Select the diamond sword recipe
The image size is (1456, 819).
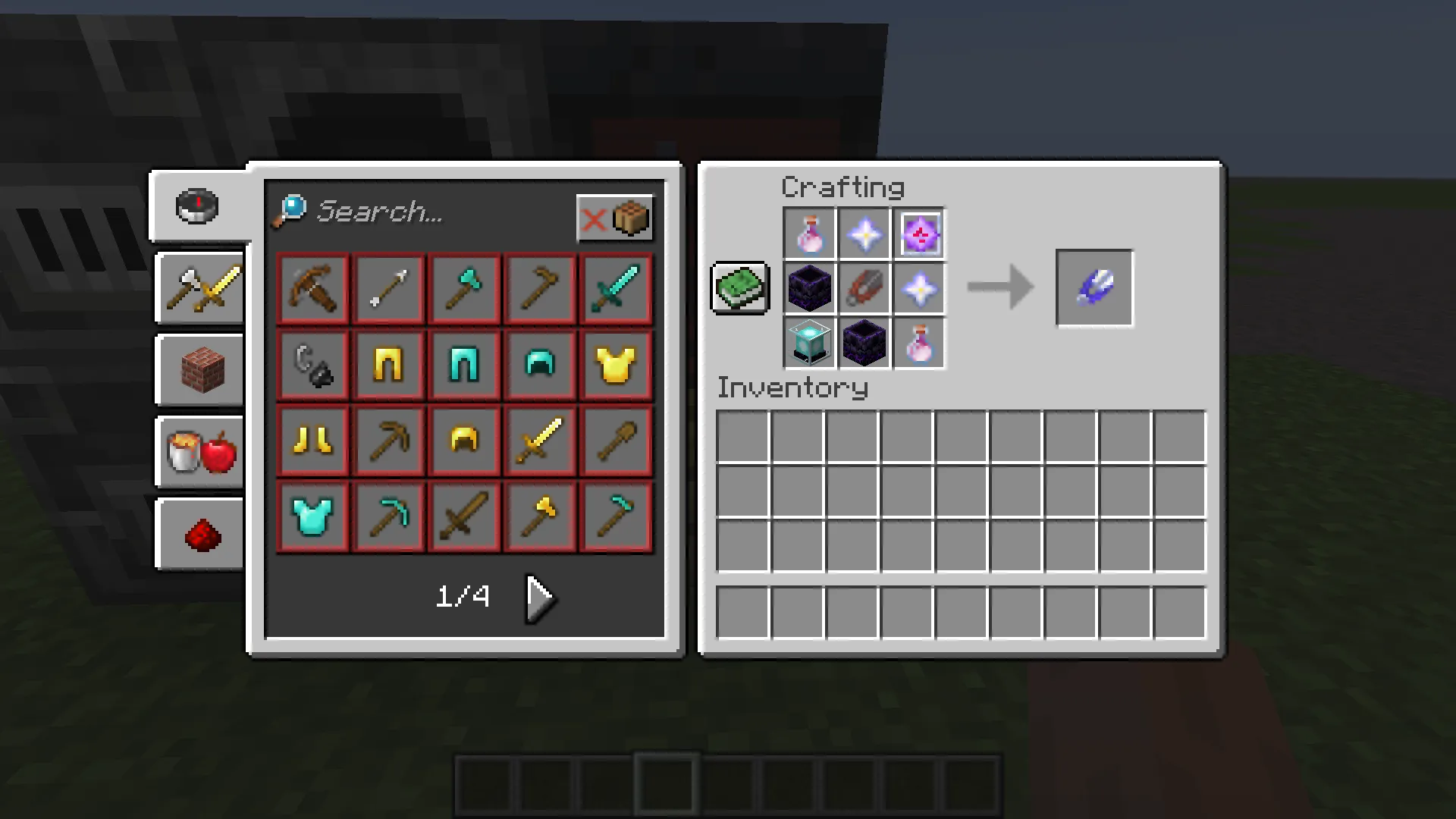[615, 289]
